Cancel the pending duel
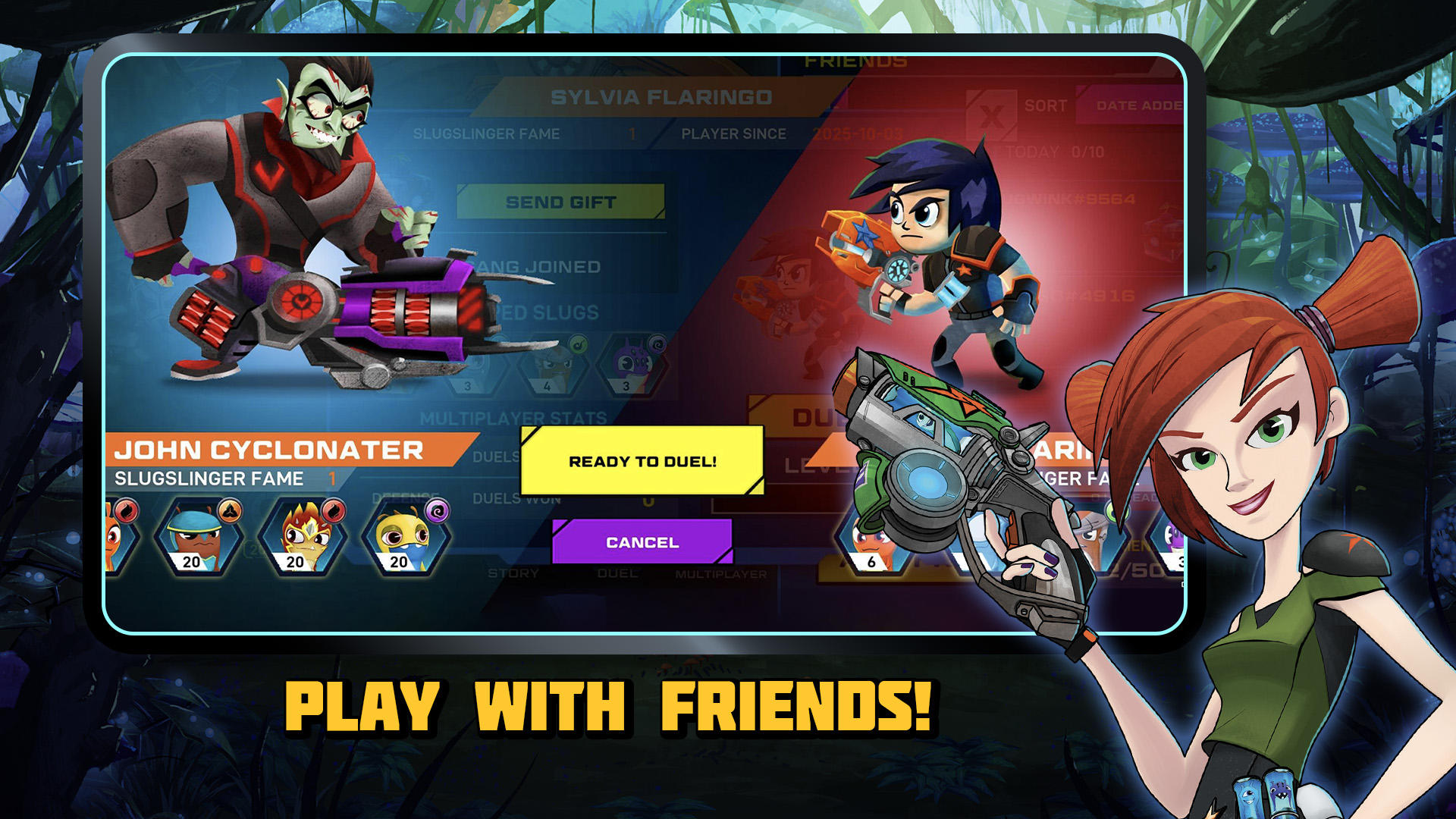Screen dimensions: 1456x819 click(641, 541)
